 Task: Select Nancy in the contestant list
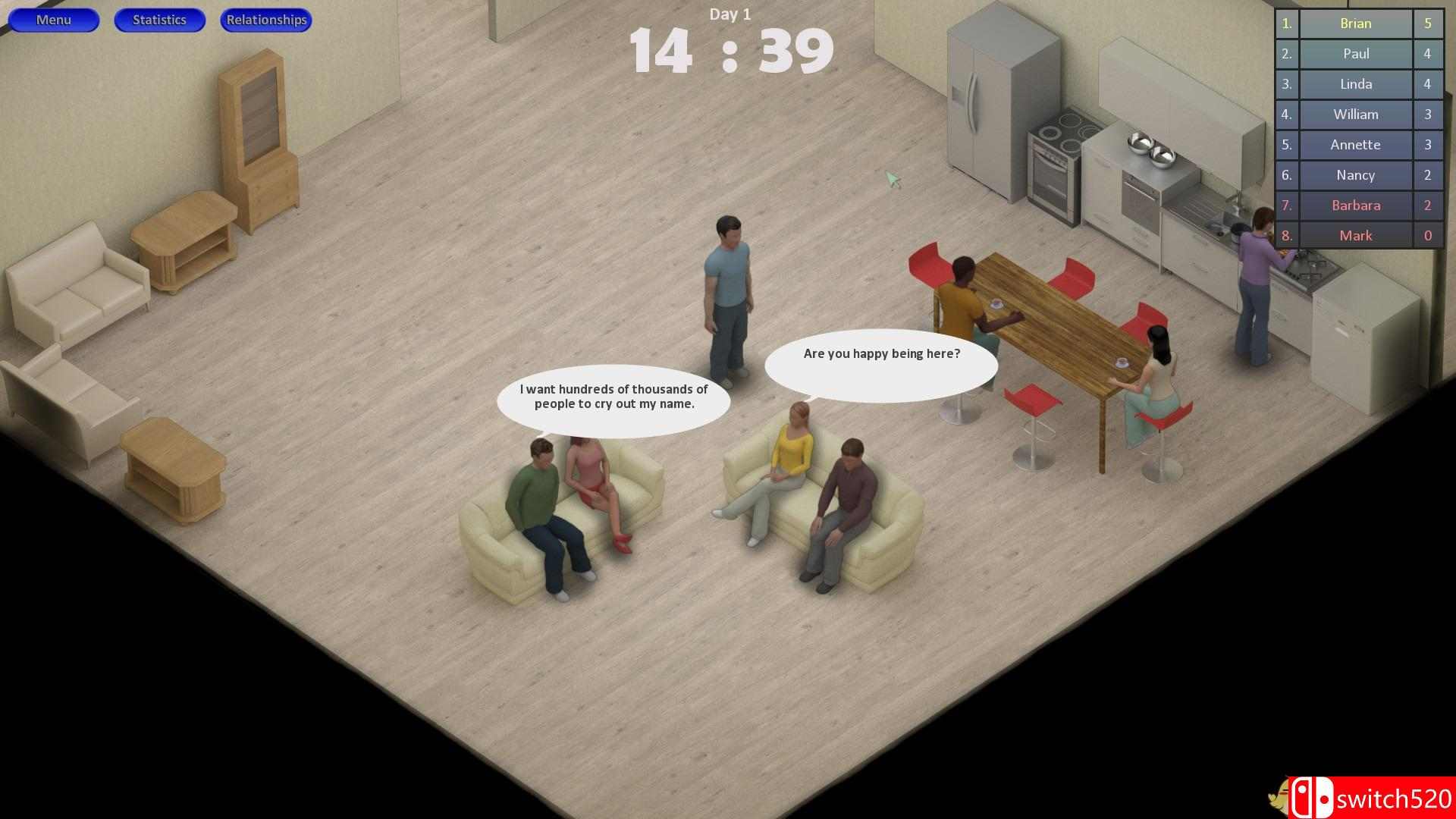[1354, 175]
